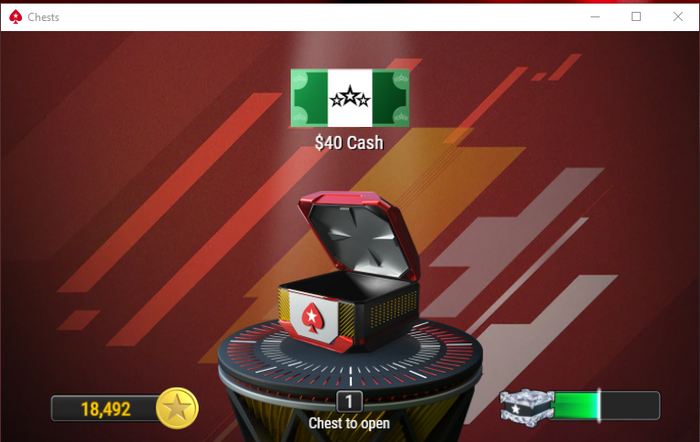Open the red chest on the pedestal
The height and width of the screenshot is (442, 700).
coord(349,290)
